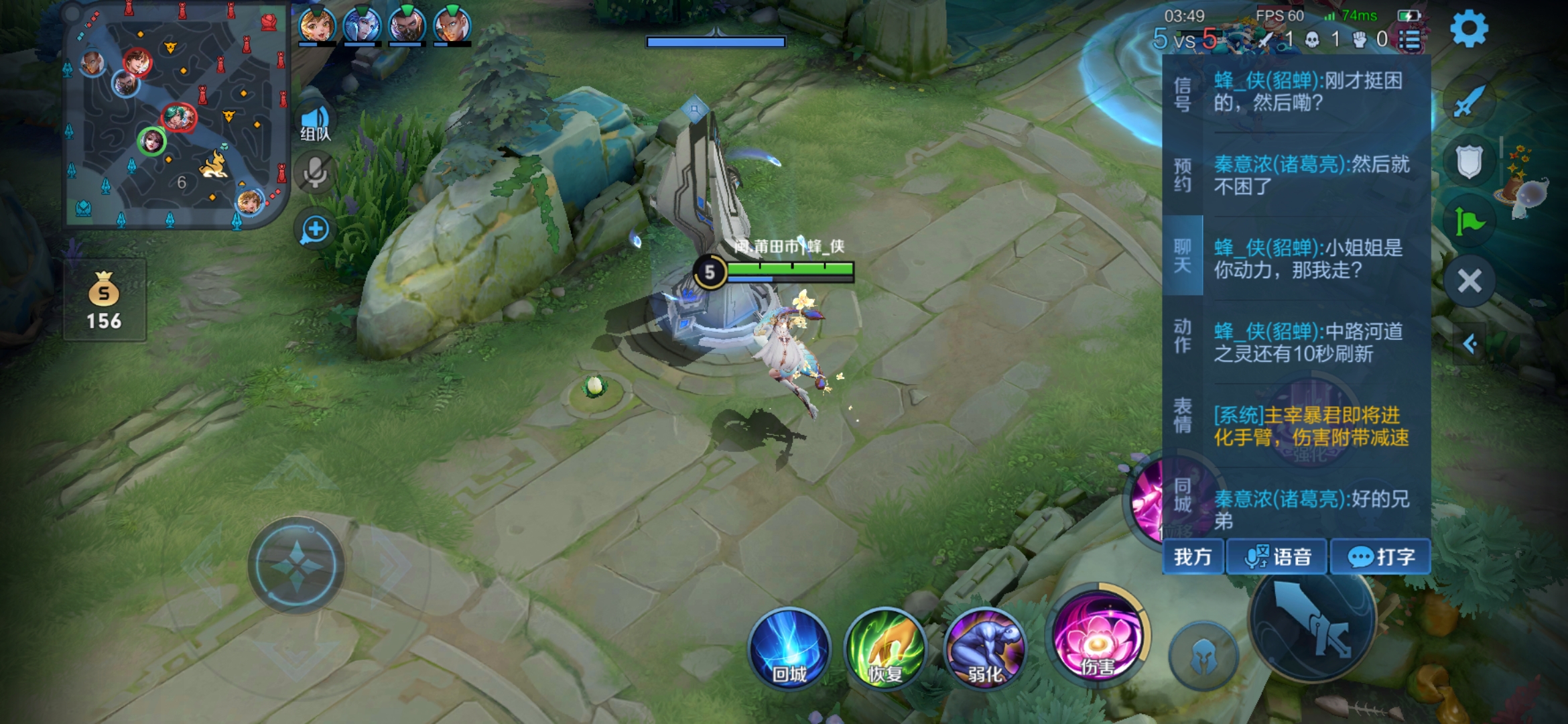The height and width of the screenshot is (724, 1568).
Task: Switch to the 信号 signal tab
Action: tap(1183, 94)
